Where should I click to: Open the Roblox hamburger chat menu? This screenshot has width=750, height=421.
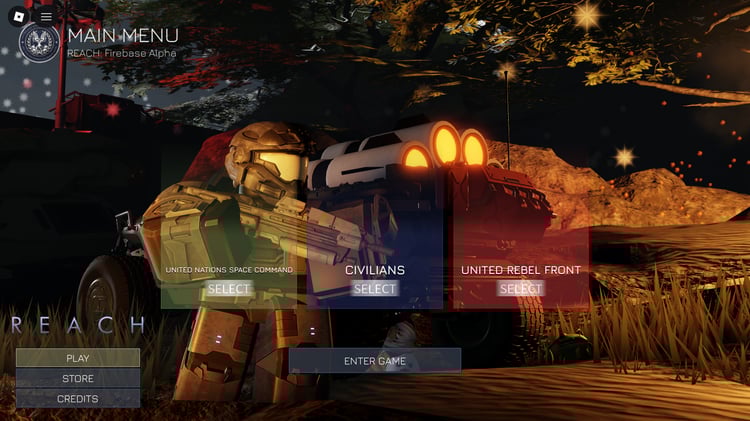pos(46,16)
